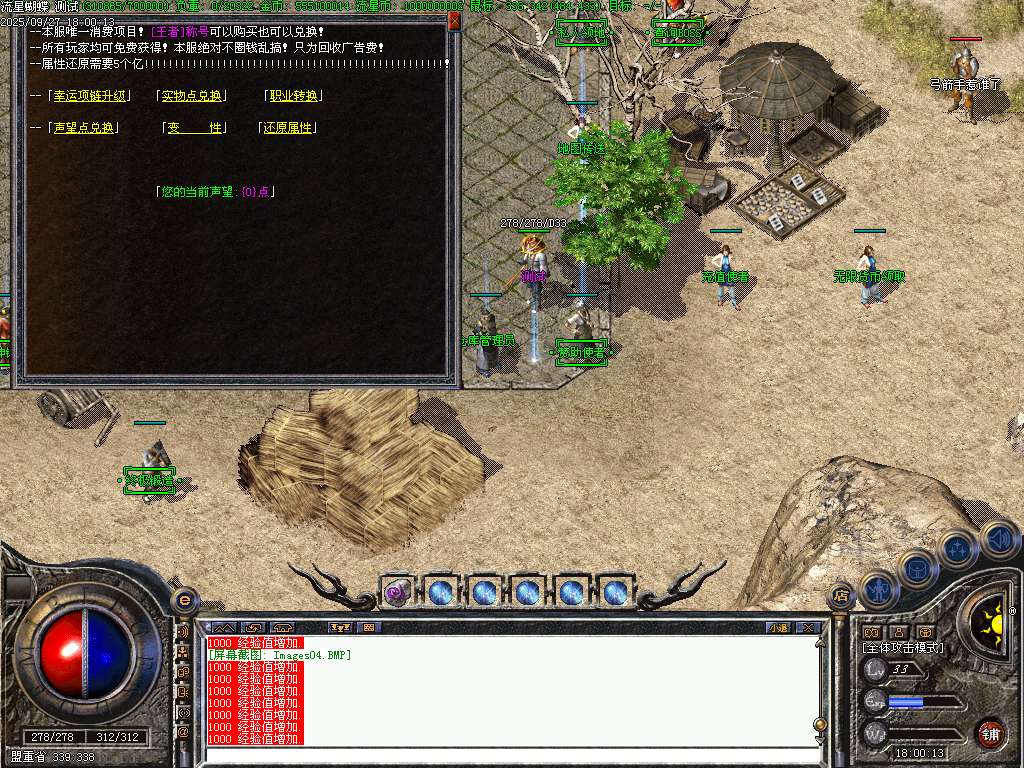Click the X button above the chat log
The height and width of the screenshot is (768, 1024).
(x=807, y=628)
